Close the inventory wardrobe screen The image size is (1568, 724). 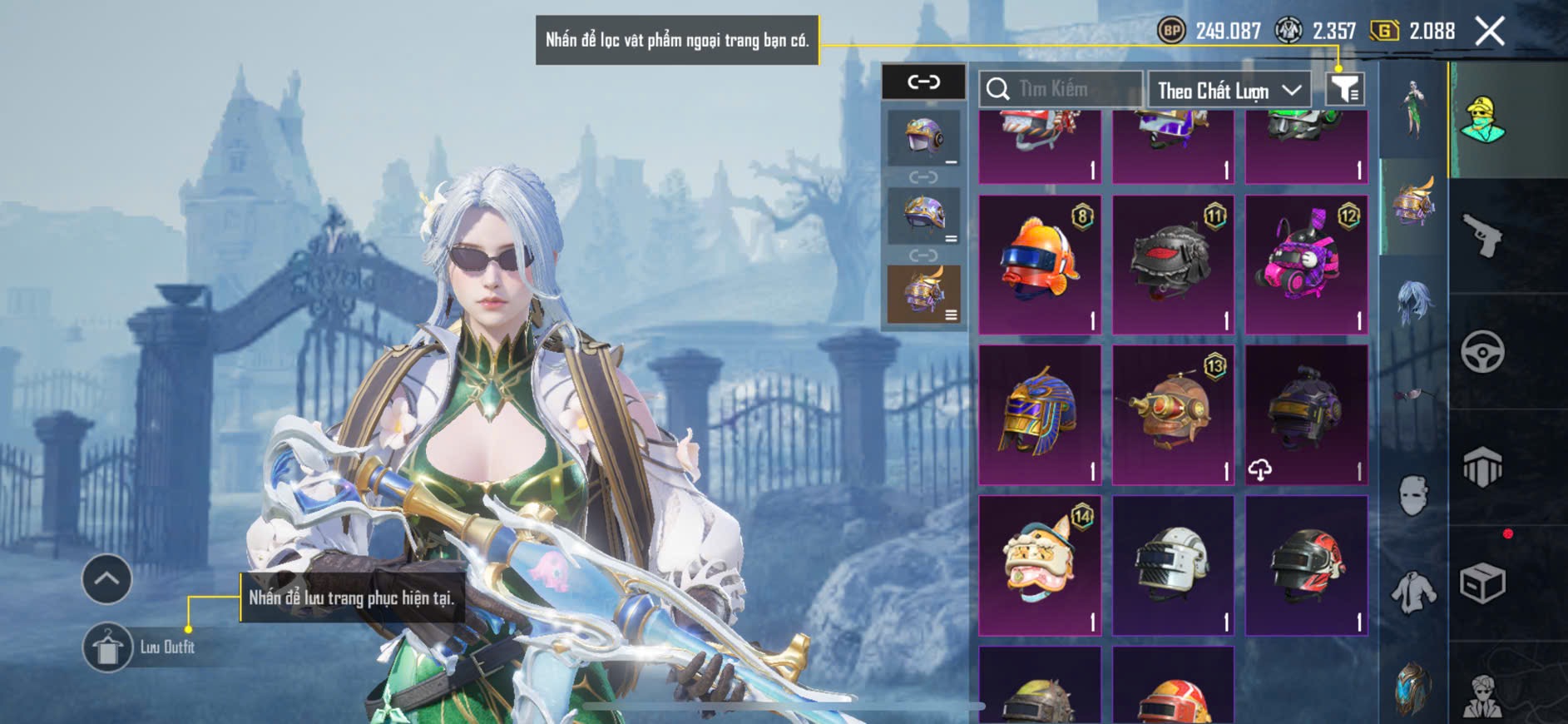pyautogui.click(x=1489, y=32)
